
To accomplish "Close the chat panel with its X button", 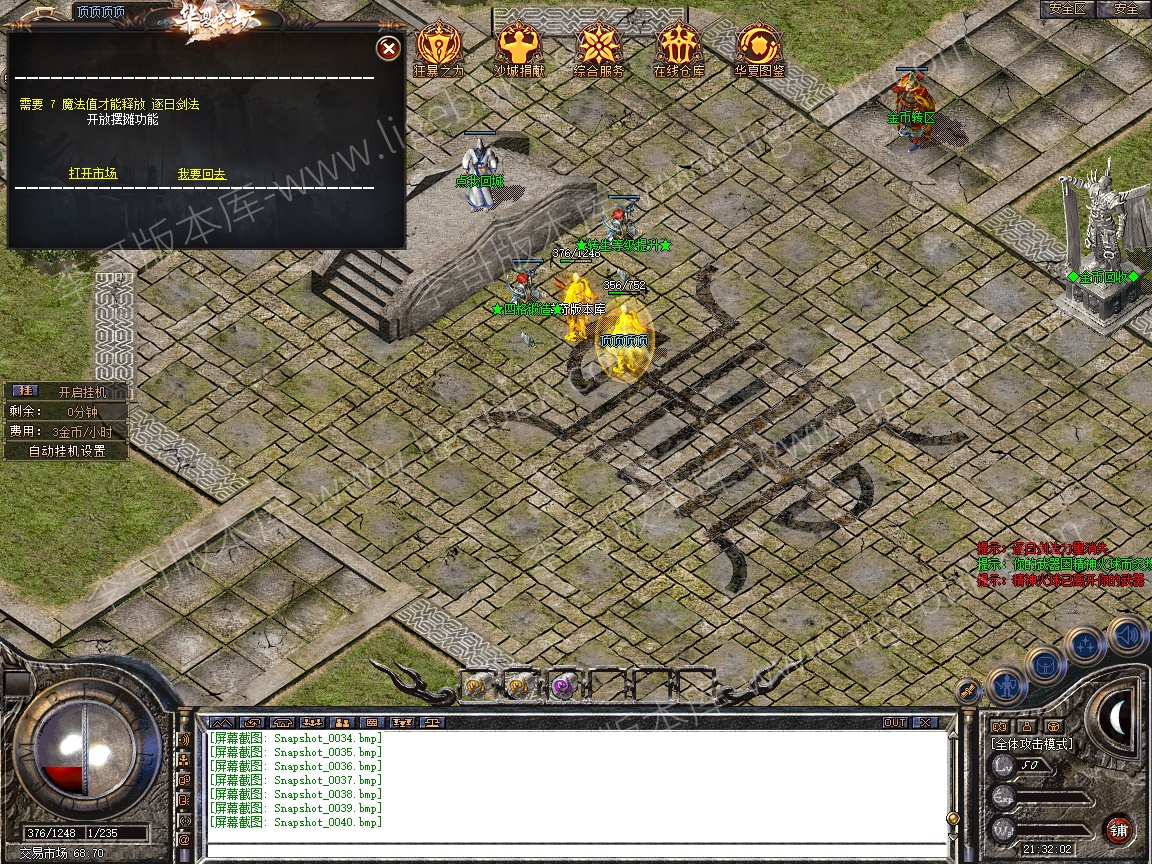I will click(x=925, y=722).
